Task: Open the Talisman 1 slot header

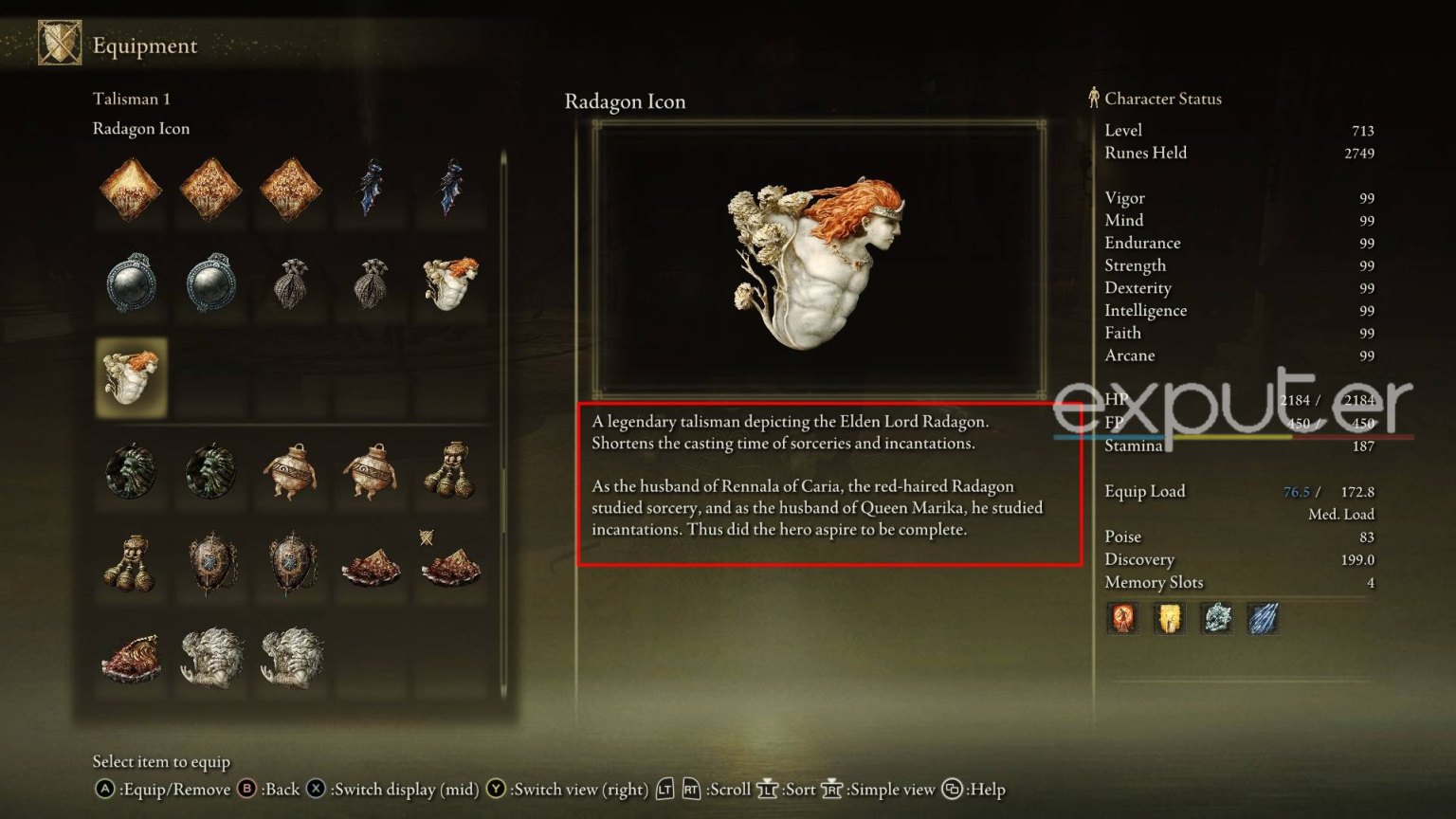Action: pos(132,98)
